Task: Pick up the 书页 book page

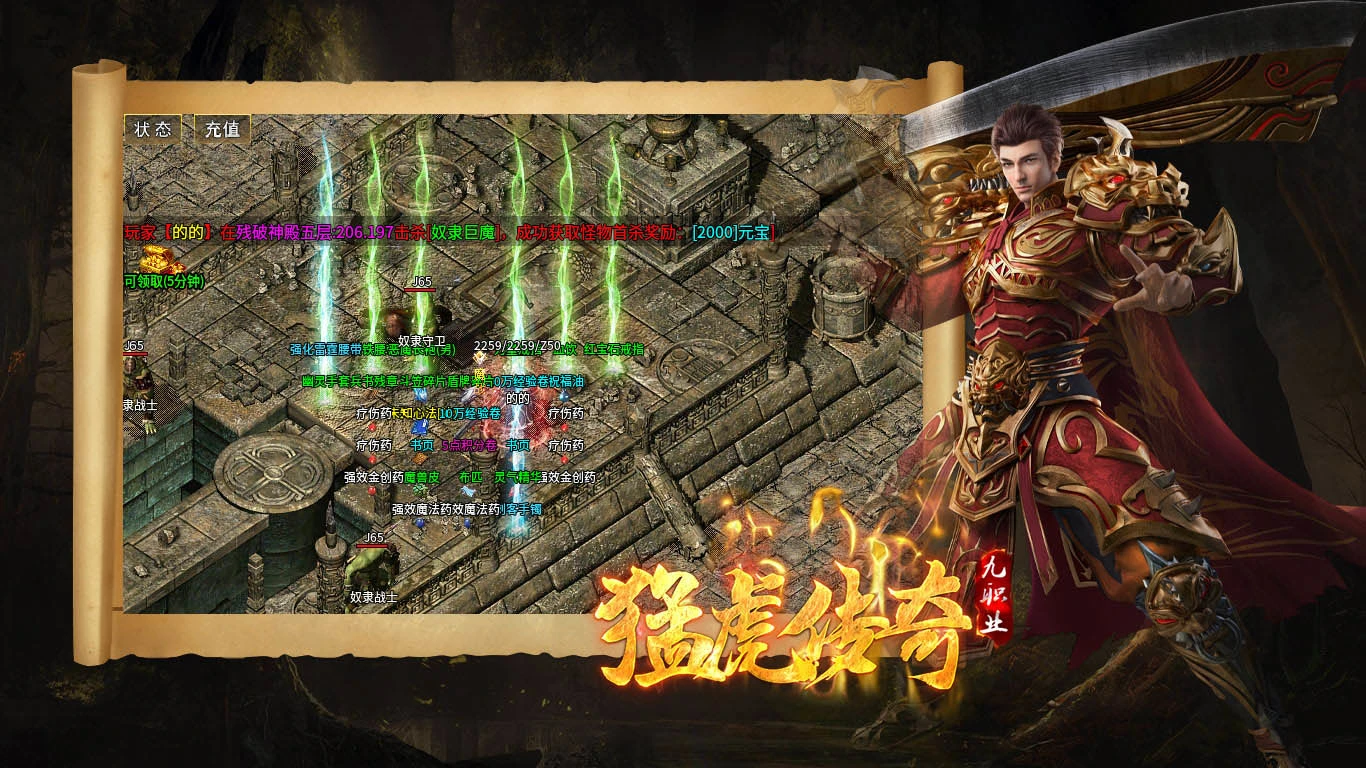Action: pyautogui.click(x=423, y=445)
